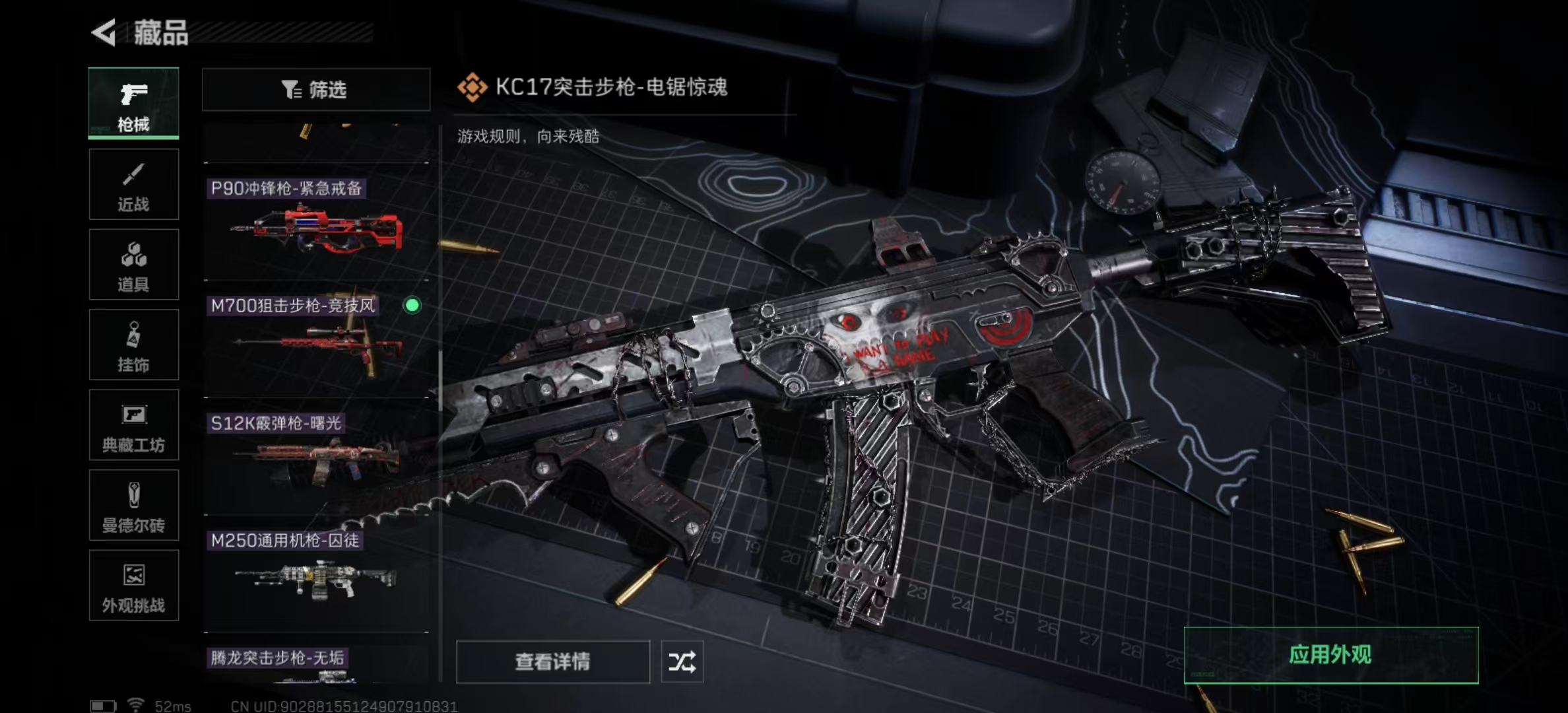
Task: Open the 近战 melee category
Action: [133, 184]
